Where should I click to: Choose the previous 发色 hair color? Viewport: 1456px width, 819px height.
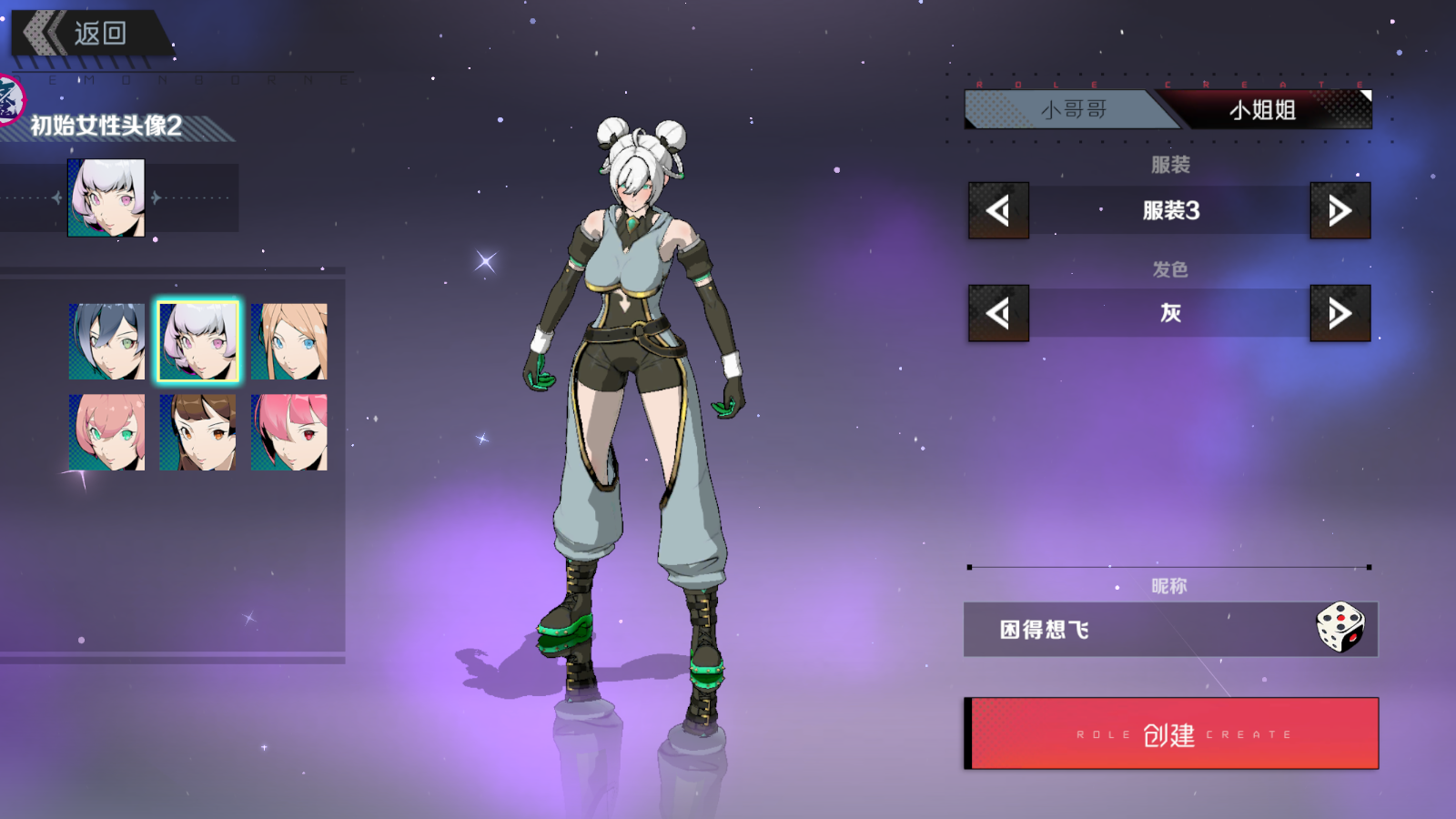pyautogui.click(x=998, y=313)
